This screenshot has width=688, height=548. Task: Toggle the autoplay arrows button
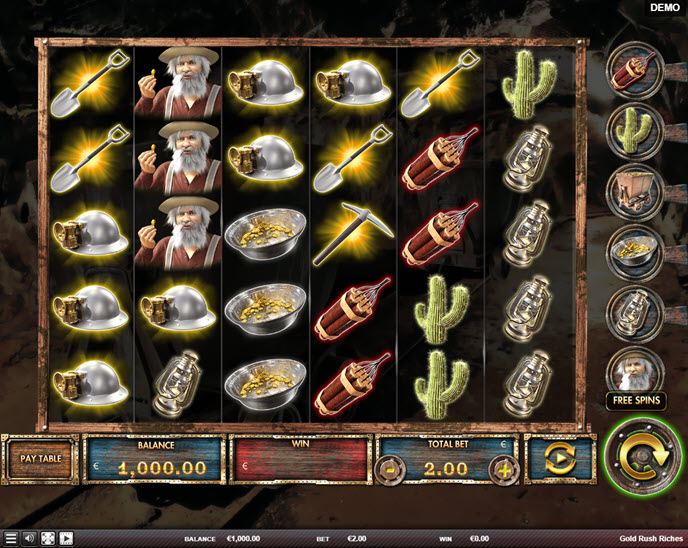coord(560,460)
